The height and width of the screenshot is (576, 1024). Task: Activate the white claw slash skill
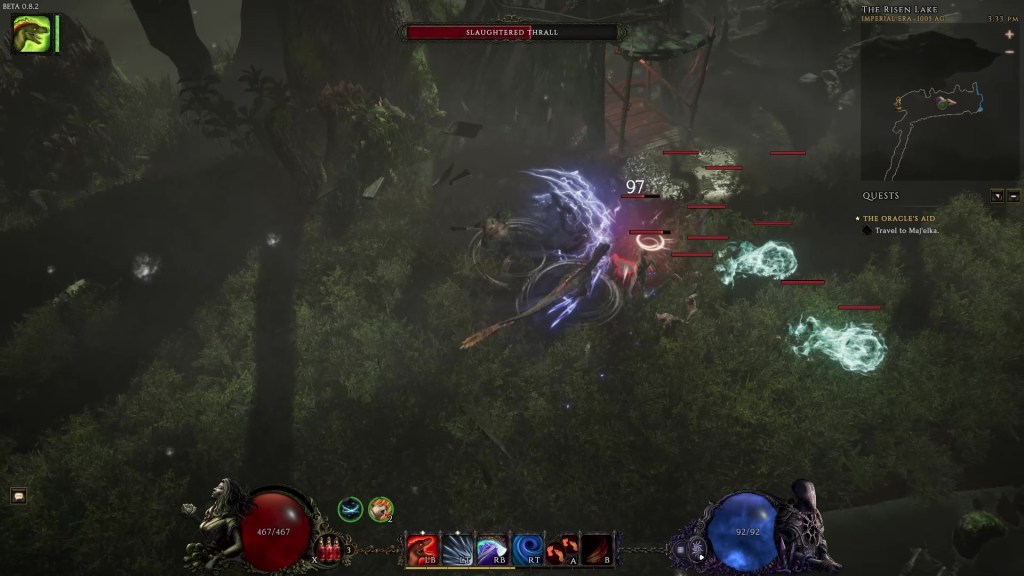457,549
